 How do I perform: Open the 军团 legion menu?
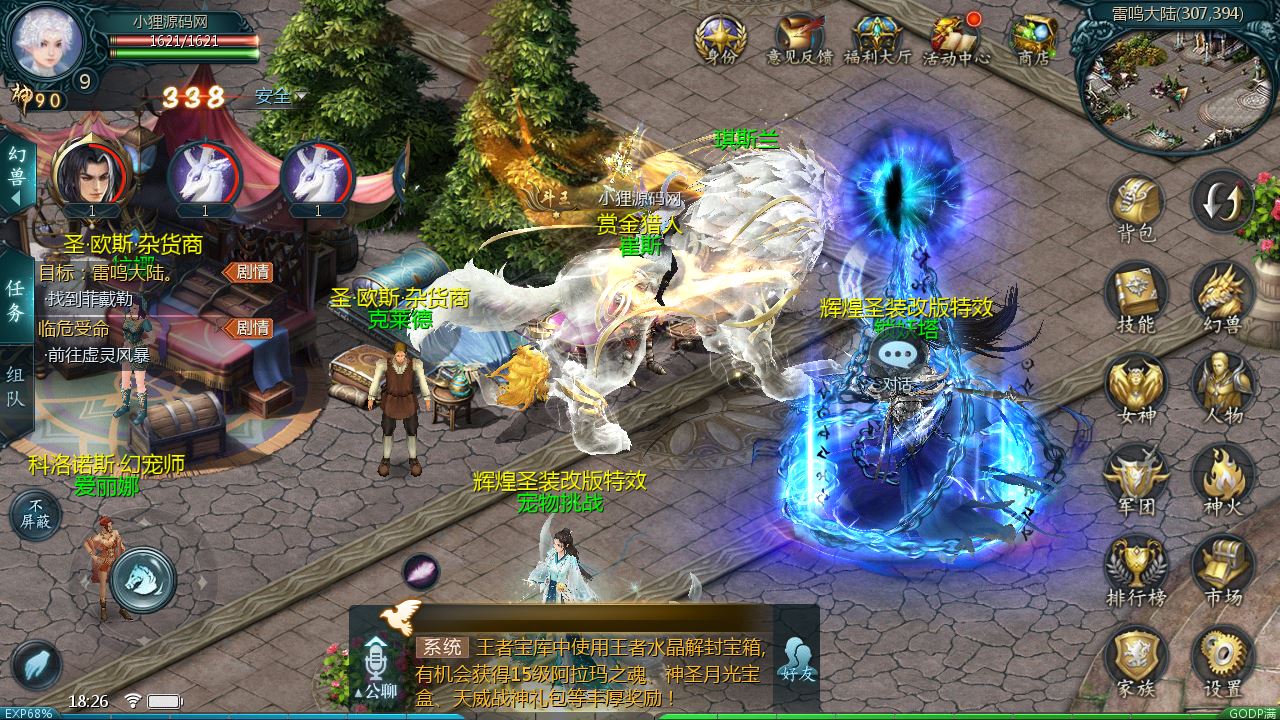[1135, 478]
